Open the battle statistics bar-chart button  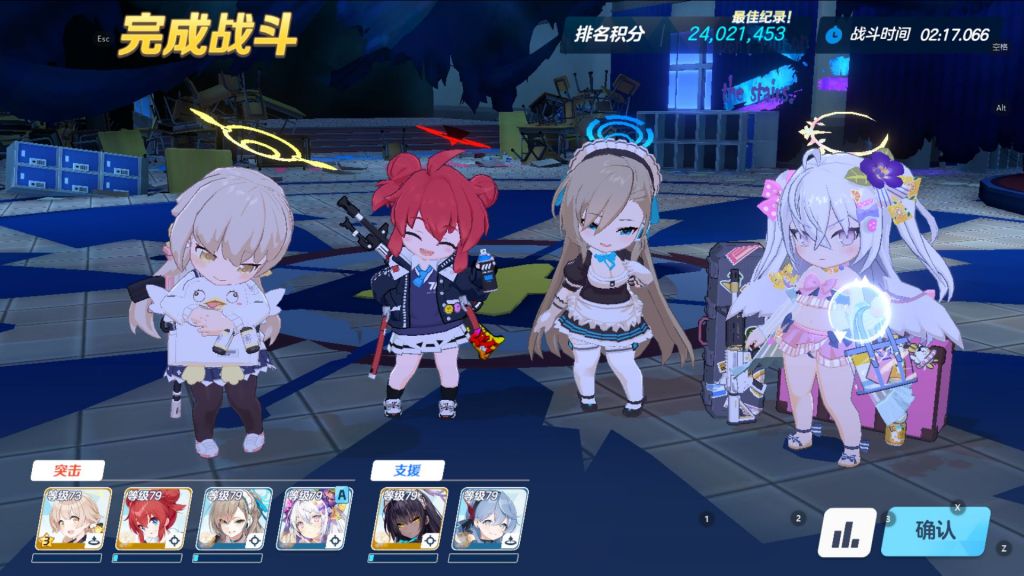pyautogui.click(x=847, y=533)
